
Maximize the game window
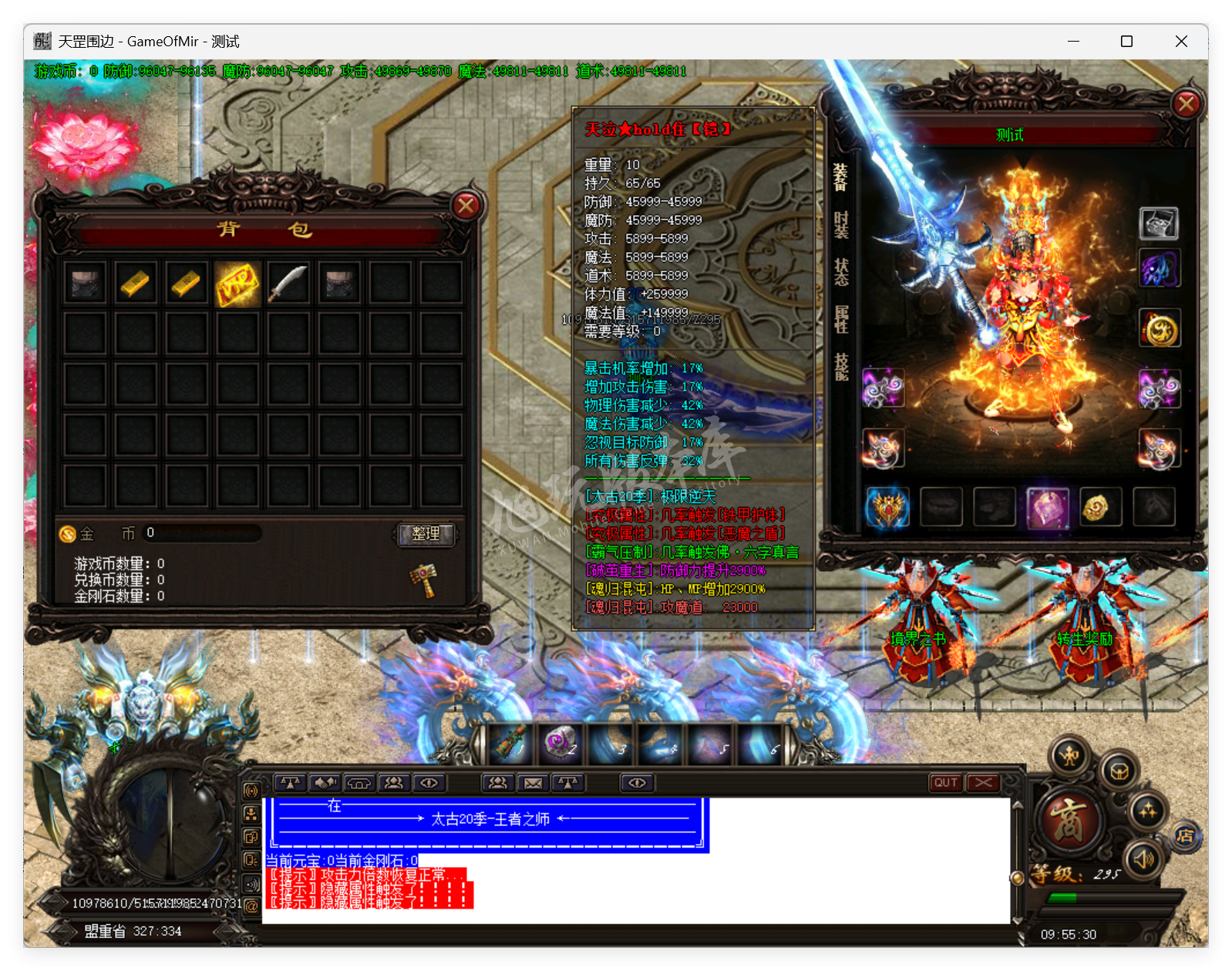pyautogui.click(x=1126, y=42)
